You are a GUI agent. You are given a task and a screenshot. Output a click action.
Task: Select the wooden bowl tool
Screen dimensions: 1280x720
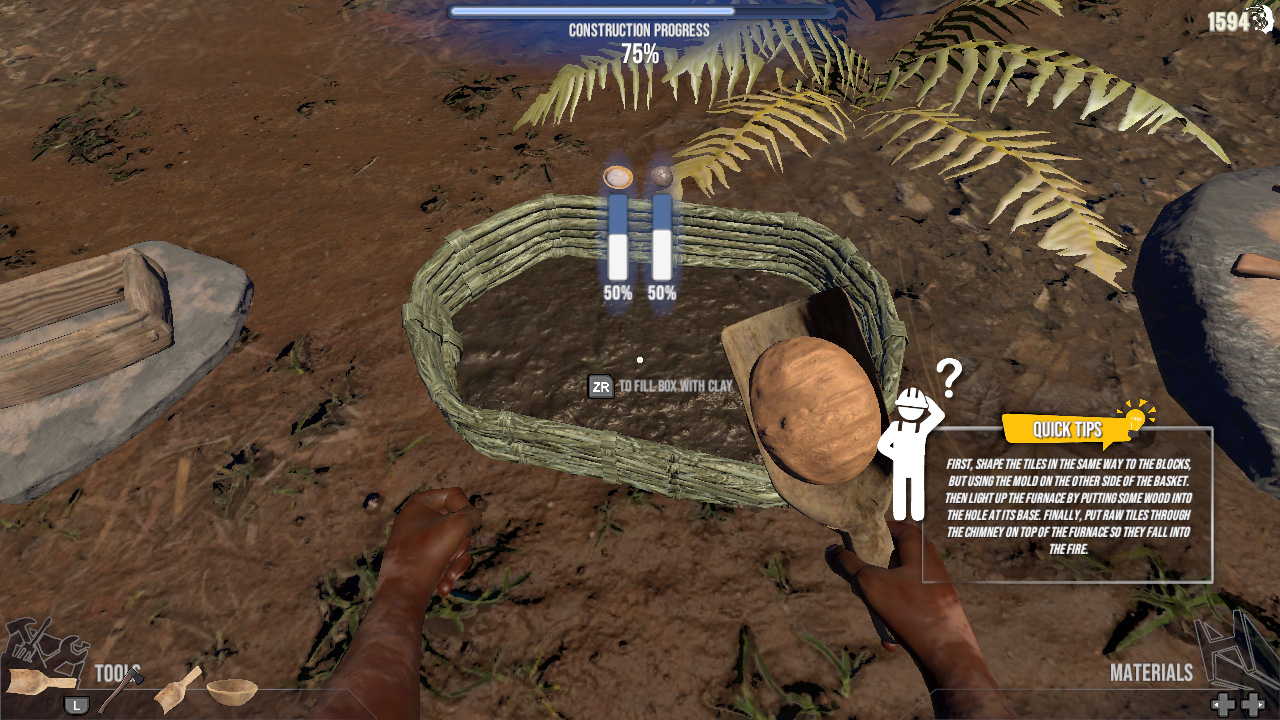[x=232, y=690]
